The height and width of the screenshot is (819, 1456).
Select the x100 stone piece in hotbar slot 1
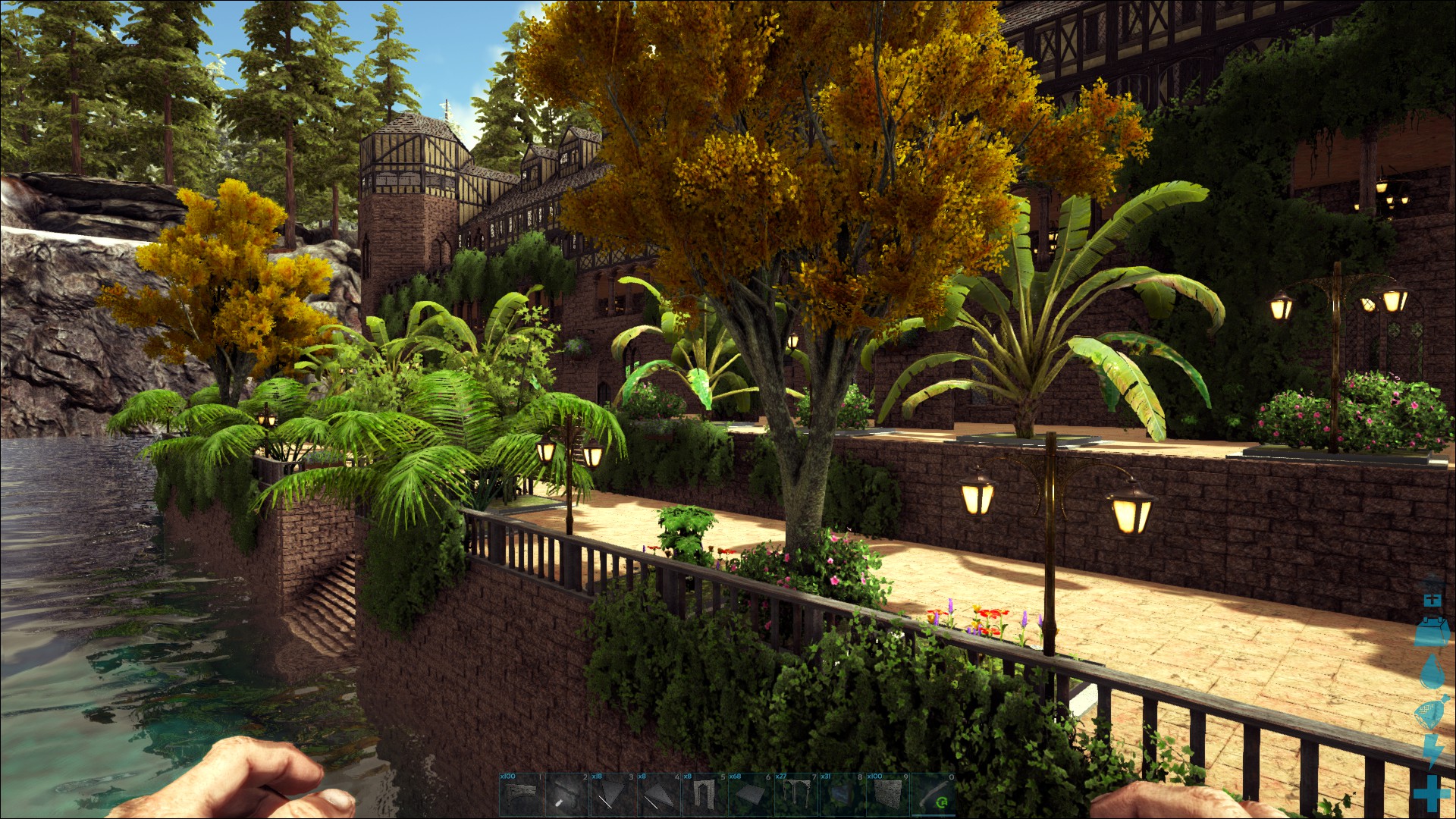click(x=522, y=795)
